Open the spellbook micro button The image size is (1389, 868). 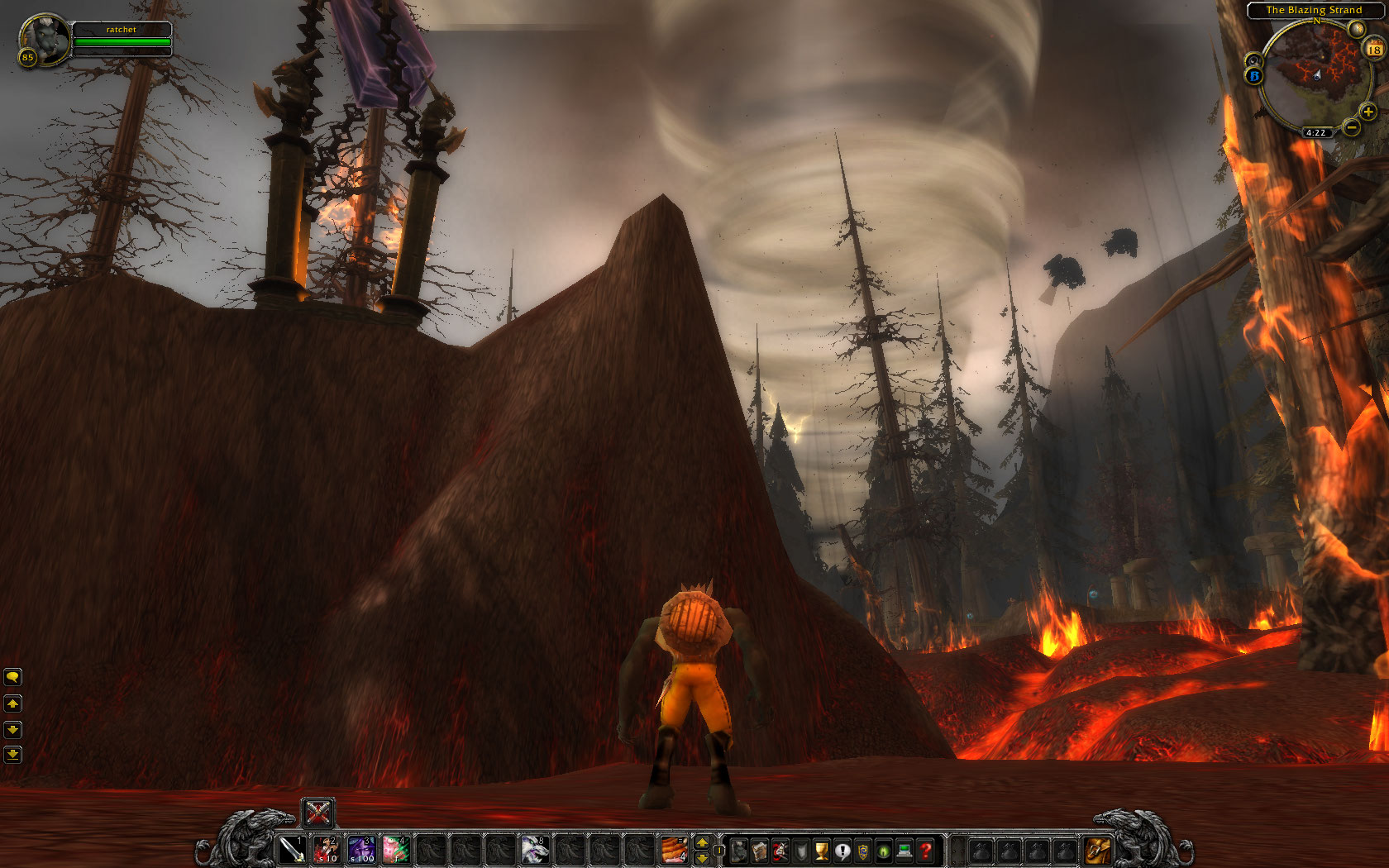760,850
